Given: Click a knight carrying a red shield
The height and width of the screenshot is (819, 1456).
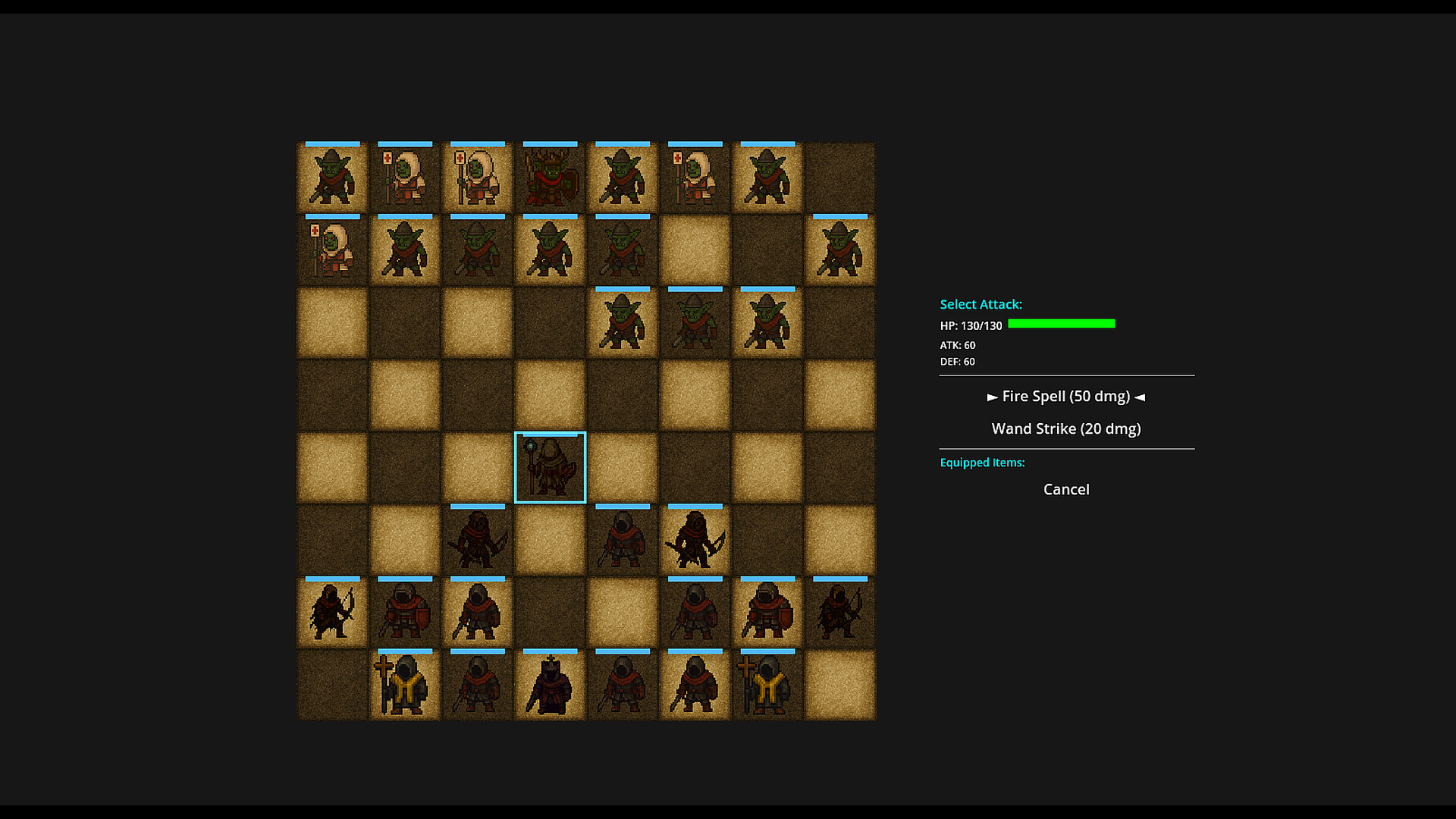Looking at the screenshot, I should click(404, 612).
